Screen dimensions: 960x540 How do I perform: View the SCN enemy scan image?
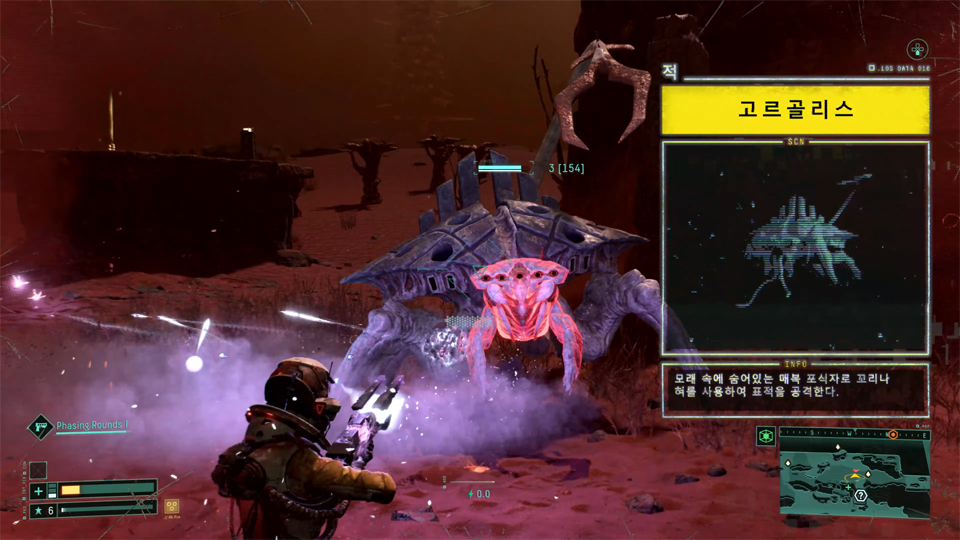795,247
